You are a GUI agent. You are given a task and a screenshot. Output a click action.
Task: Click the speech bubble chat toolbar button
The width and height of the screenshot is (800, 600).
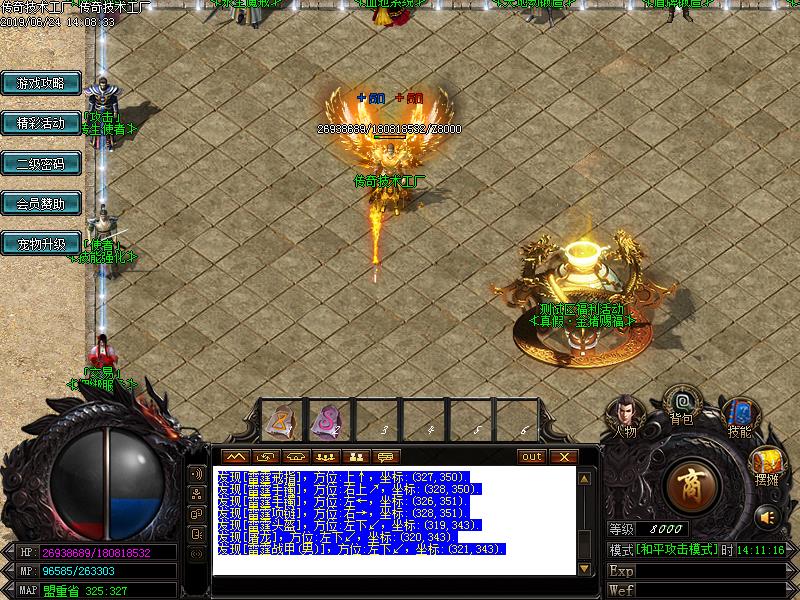[x=385, y=457]
